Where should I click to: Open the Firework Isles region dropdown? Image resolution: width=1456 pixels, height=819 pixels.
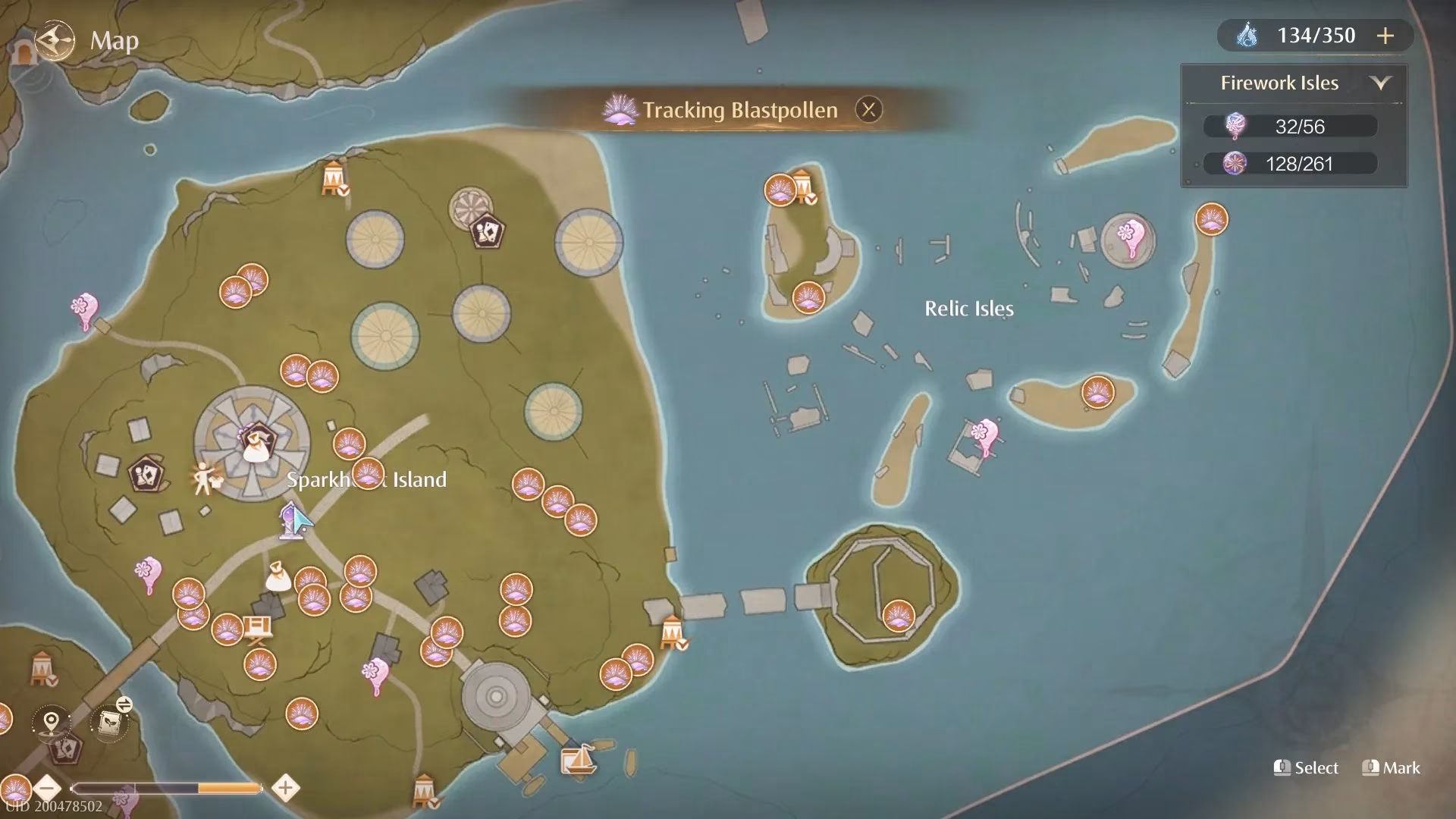pyautogui.click(x=1380, y=83)
